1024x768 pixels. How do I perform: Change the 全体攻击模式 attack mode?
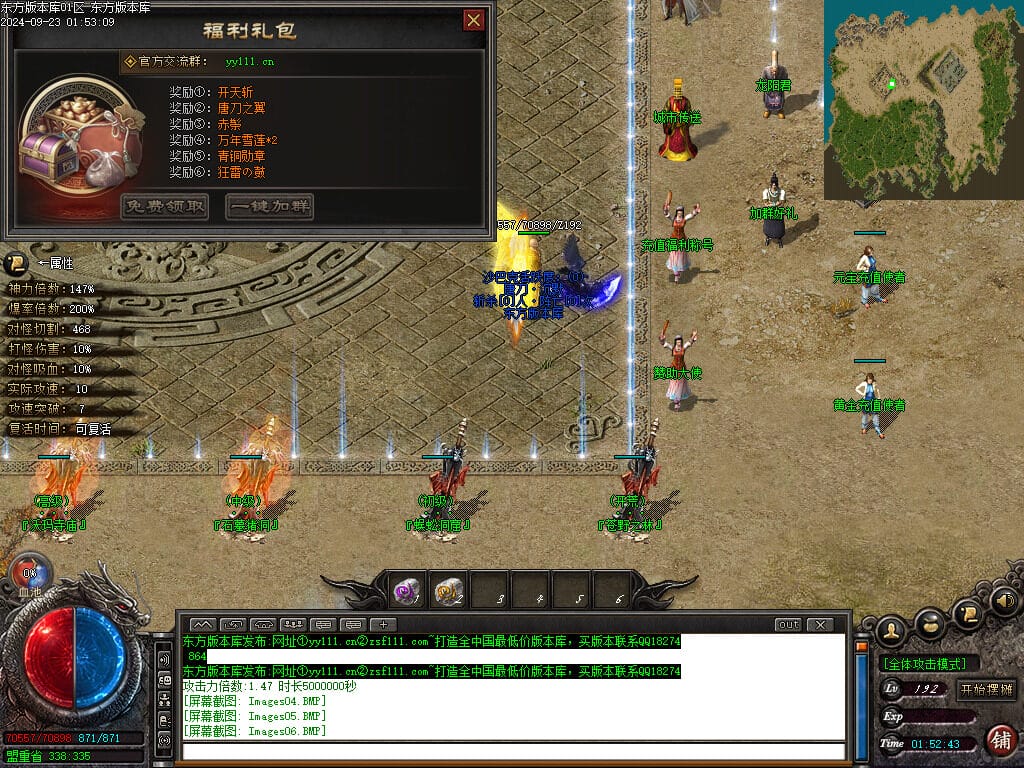point(928,663)
